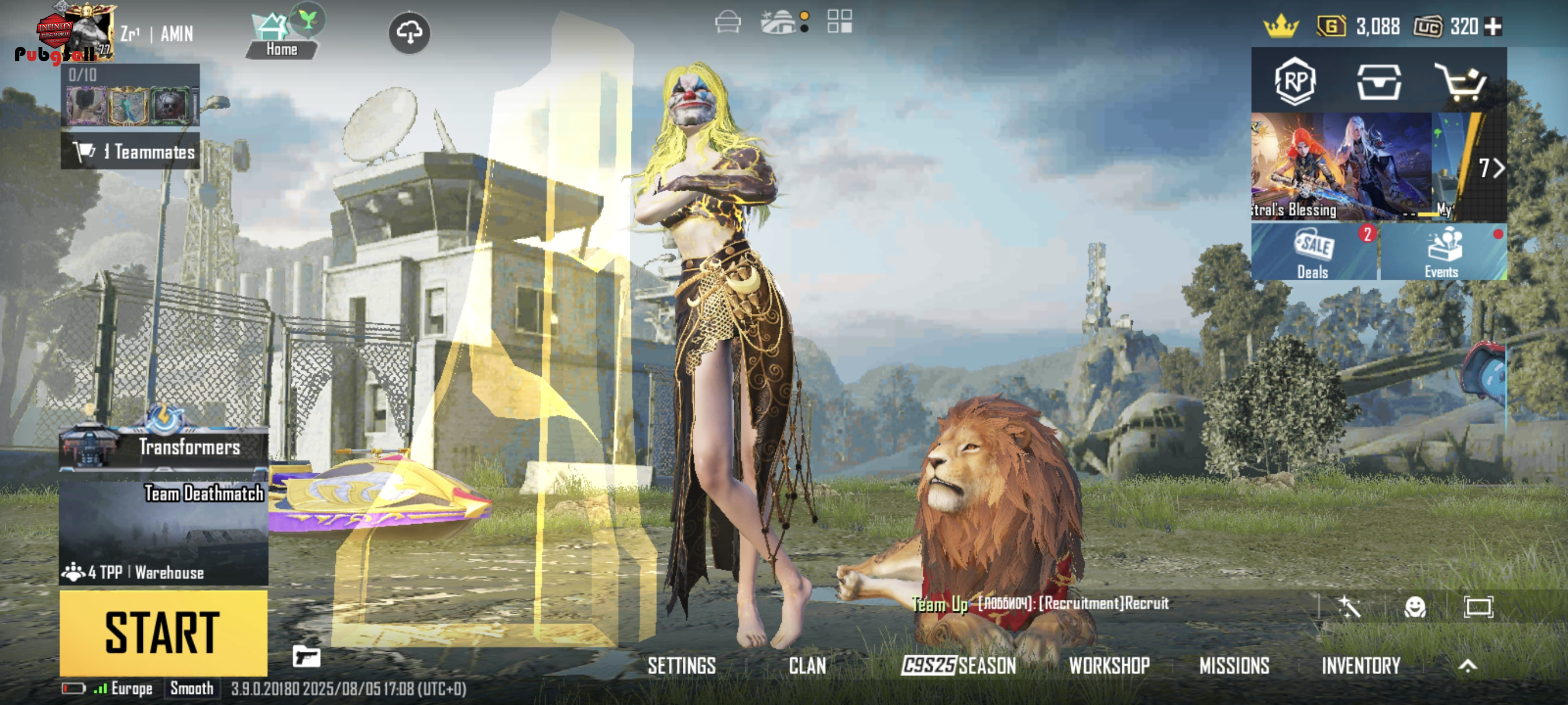
Task: Open the shopping cart shop
Action: tap(1462, 81)
